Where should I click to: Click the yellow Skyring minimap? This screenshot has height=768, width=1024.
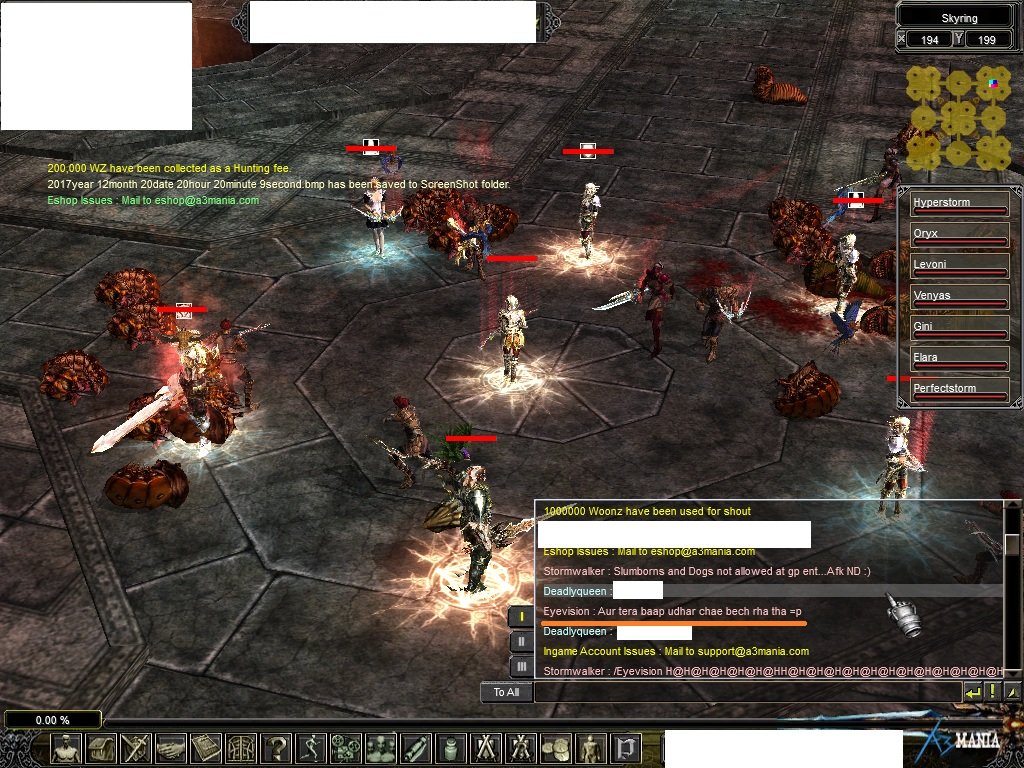[958, 118]
